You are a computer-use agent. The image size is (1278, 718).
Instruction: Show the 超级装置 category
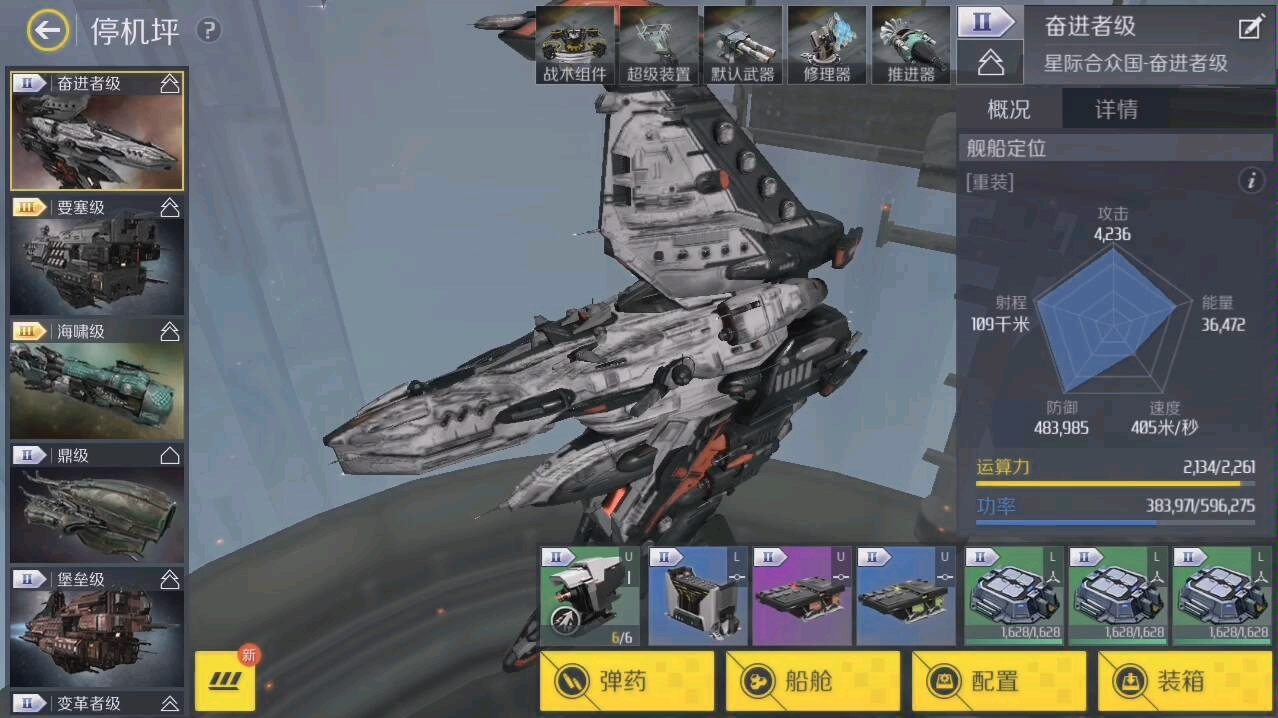pyautogui.click(x=658, y=45)
